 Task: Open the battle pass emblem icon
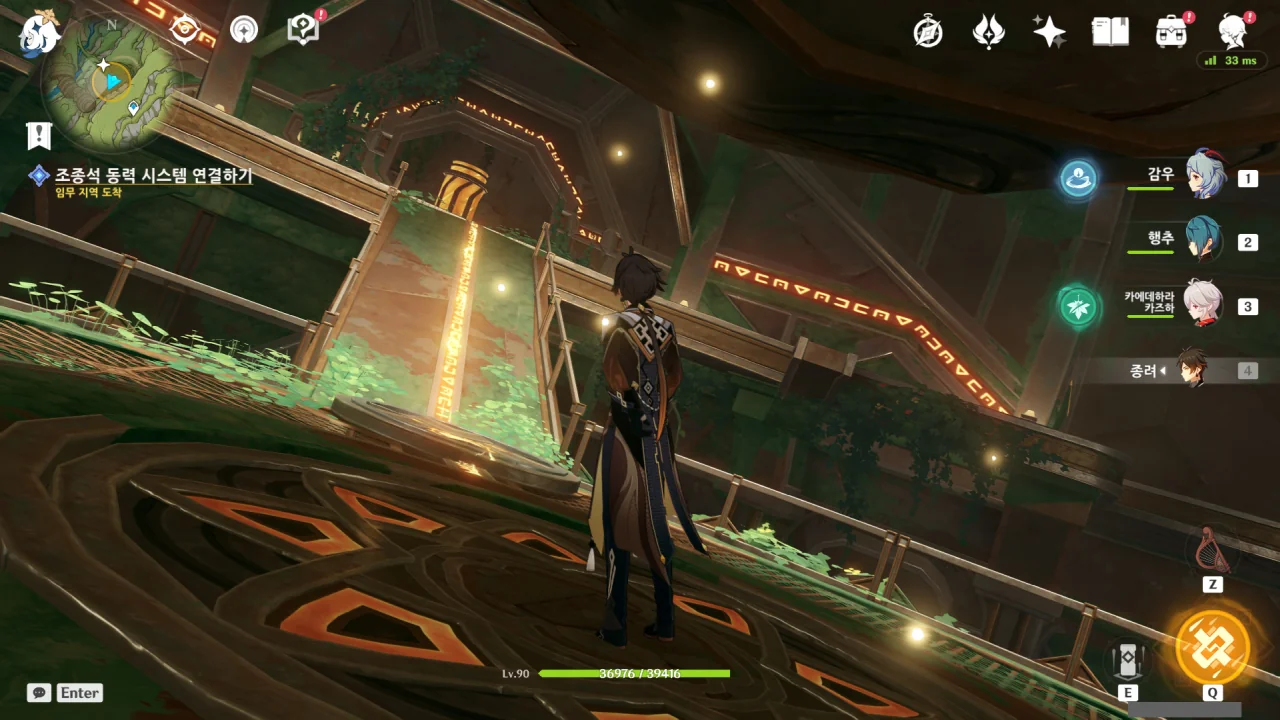click(988, 32)
